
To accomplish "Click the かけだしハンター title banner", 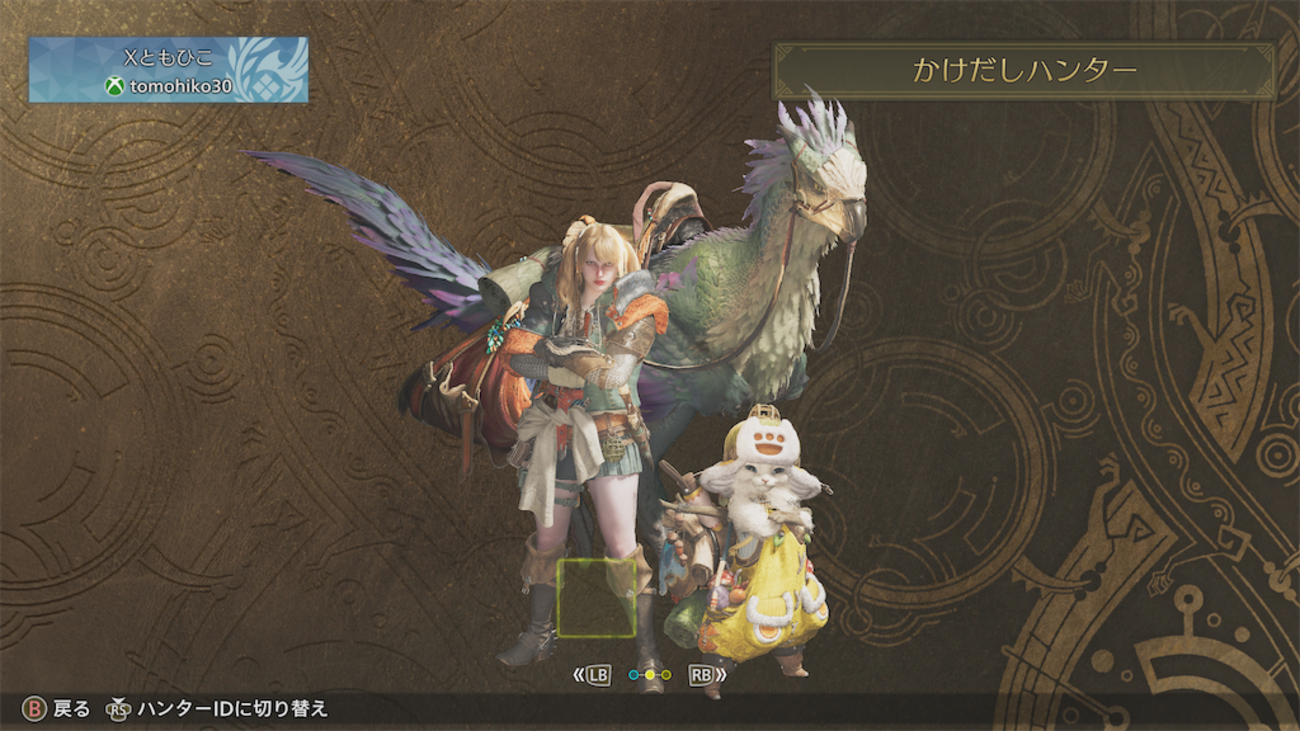I will pos(1024,70).
